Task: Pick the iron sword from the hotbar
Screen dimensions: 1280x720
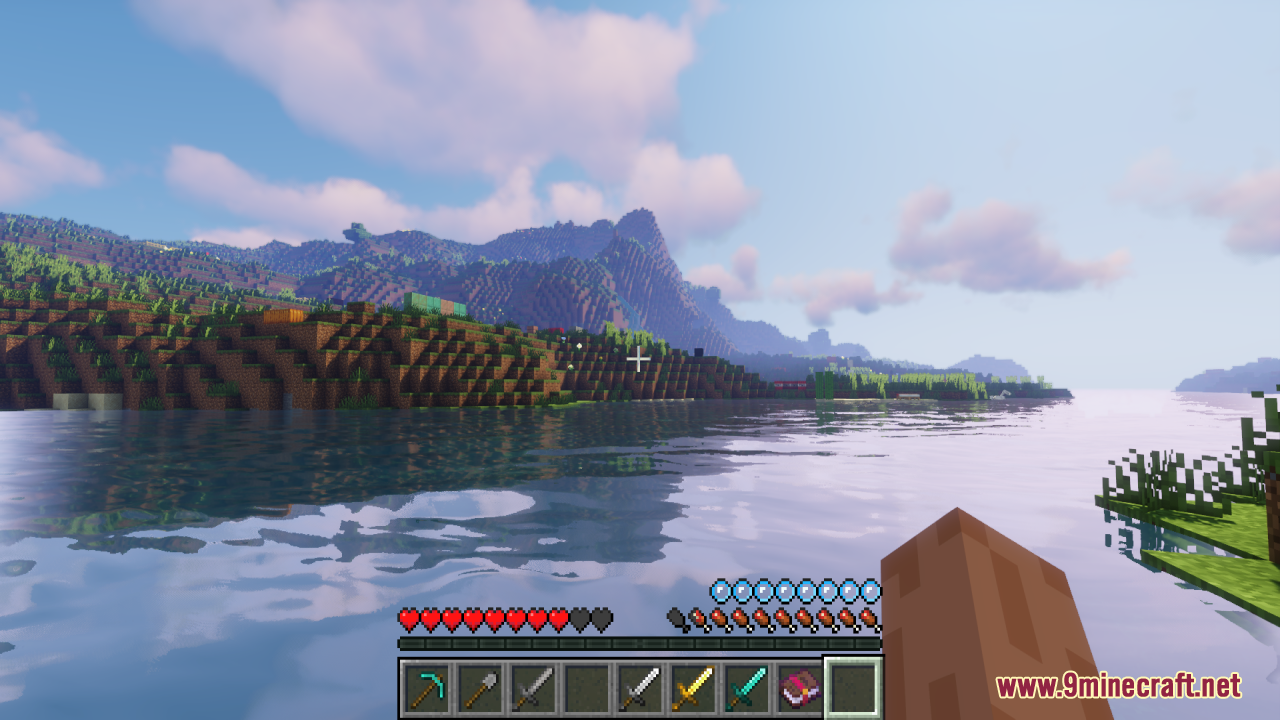Action: 639,688
